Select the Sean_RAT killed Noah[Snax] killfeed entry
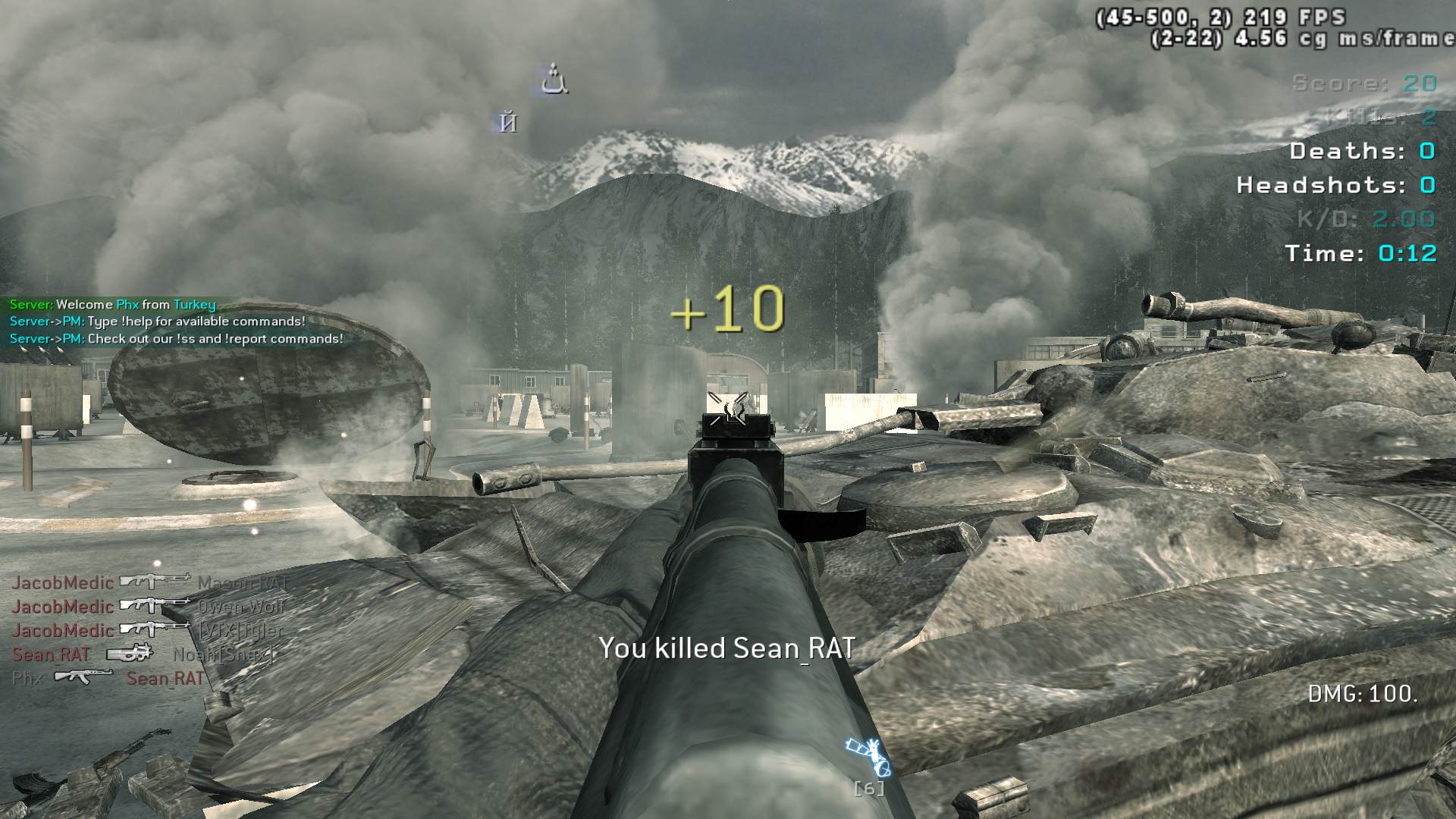The height and width of the screenshot is (819, 1456). tap(143, 654)
